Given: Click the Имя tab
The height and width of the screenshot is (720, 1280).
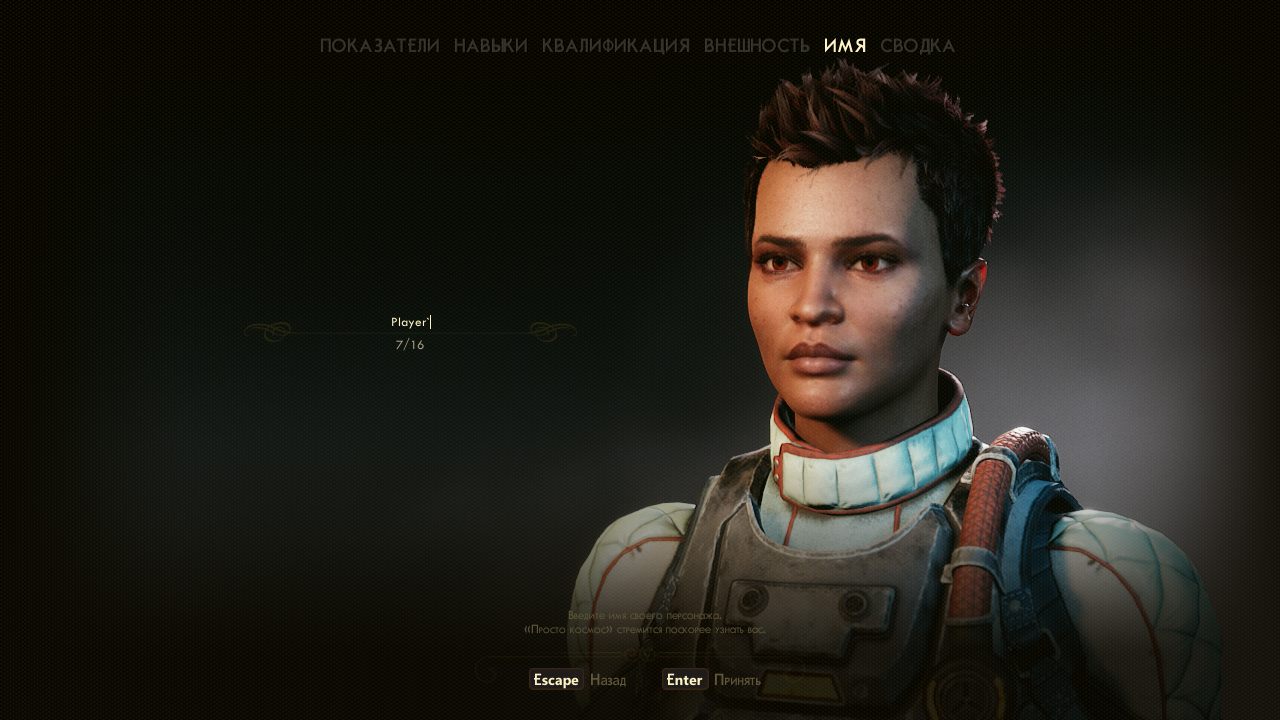Looking at the screenshot, I should coord(845,46).
